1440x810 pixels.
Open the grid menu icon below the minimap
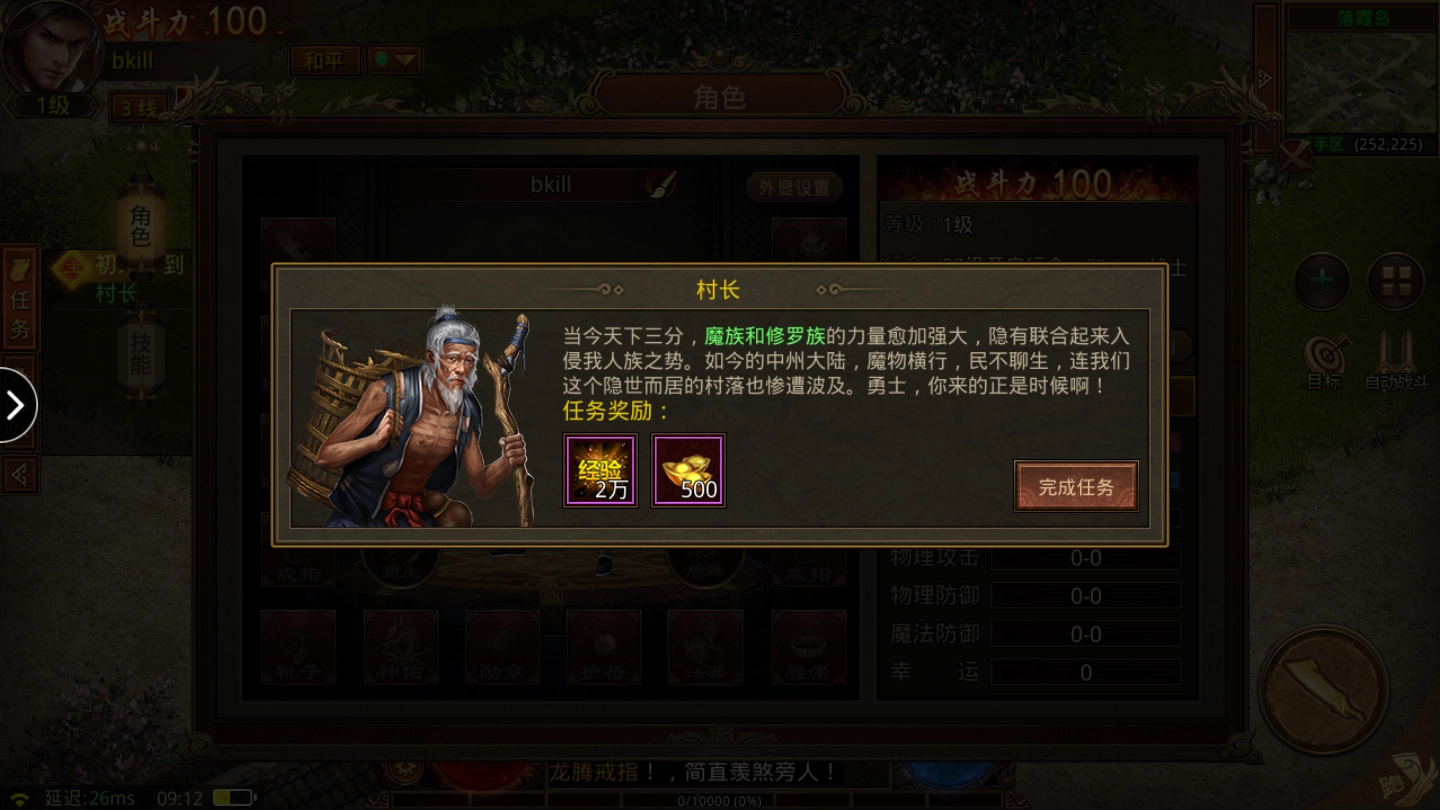1396,281
